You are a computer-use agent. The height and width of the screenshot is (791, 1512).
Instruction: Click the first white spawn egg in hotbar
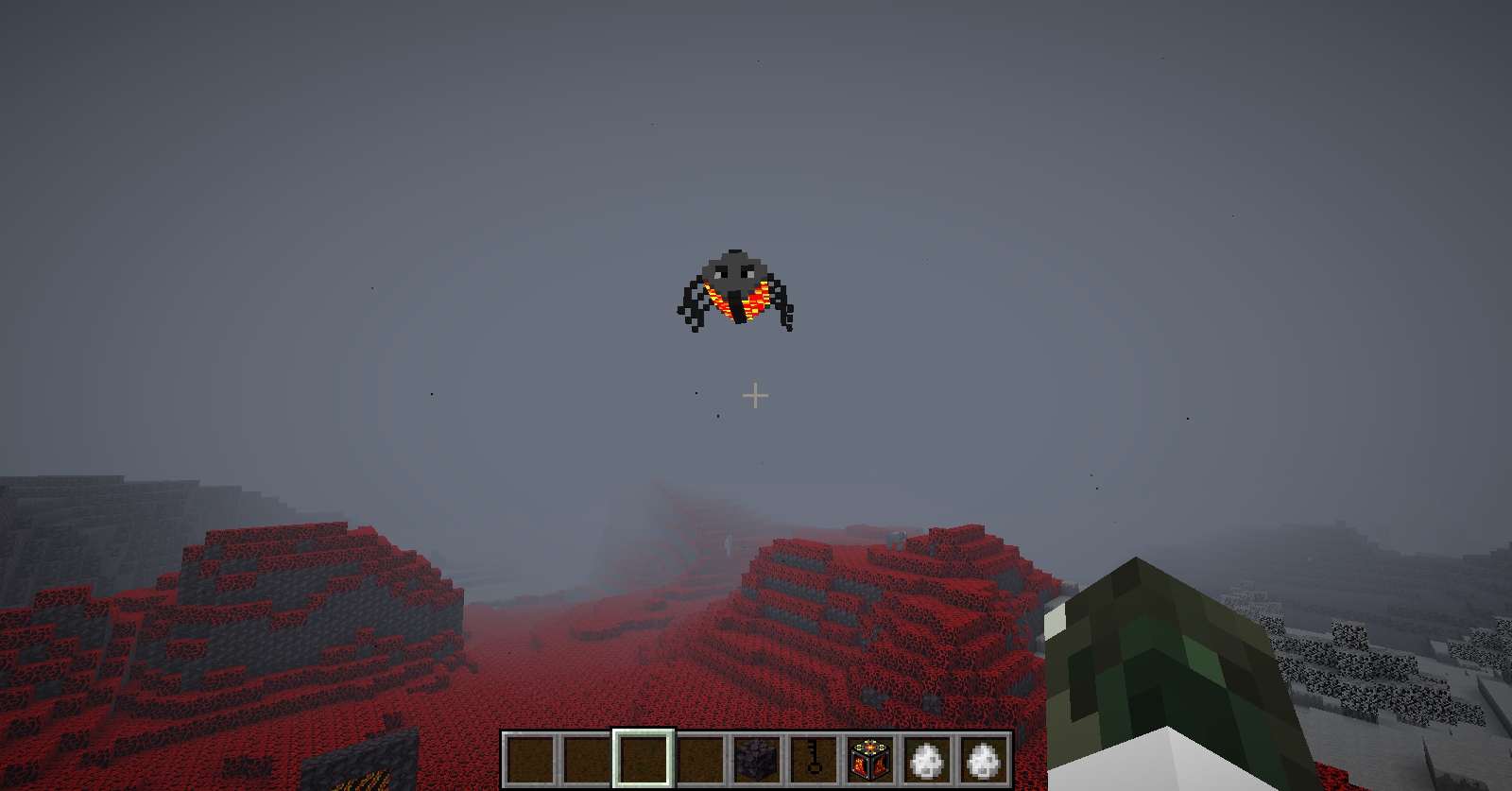[x=927, y=759]
